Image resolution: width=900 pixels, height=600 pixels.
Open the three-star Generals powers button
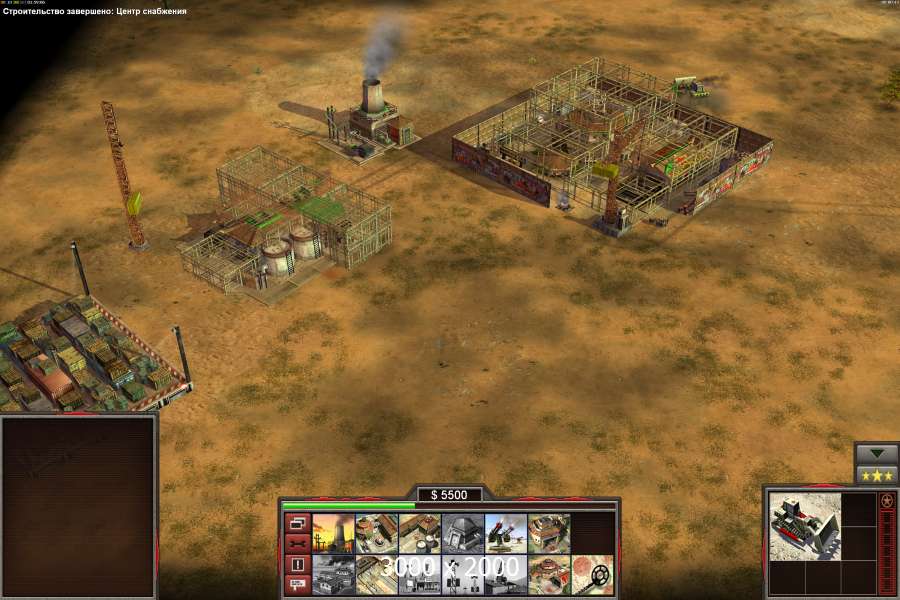[x=877, y=475]
